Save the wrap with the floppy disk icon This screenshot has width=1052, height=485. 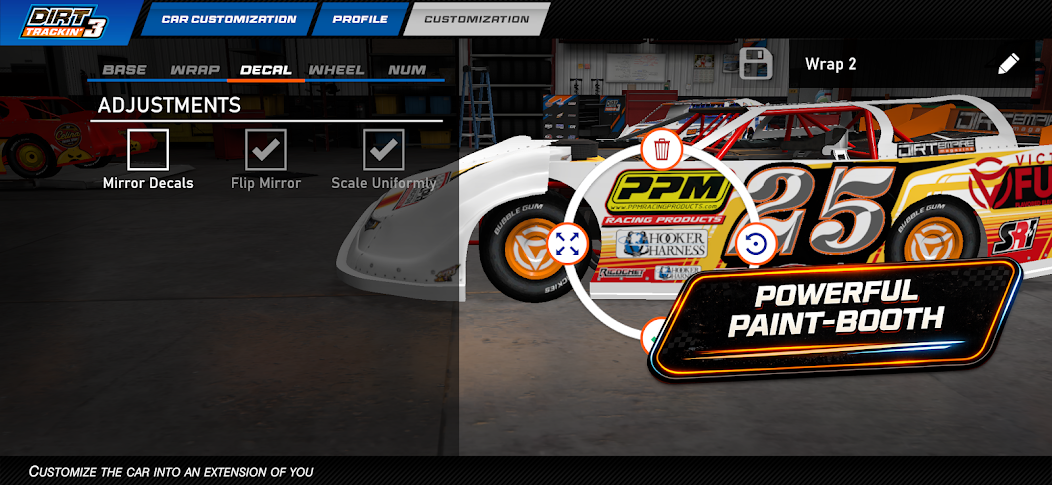click(x=757, y=63)
